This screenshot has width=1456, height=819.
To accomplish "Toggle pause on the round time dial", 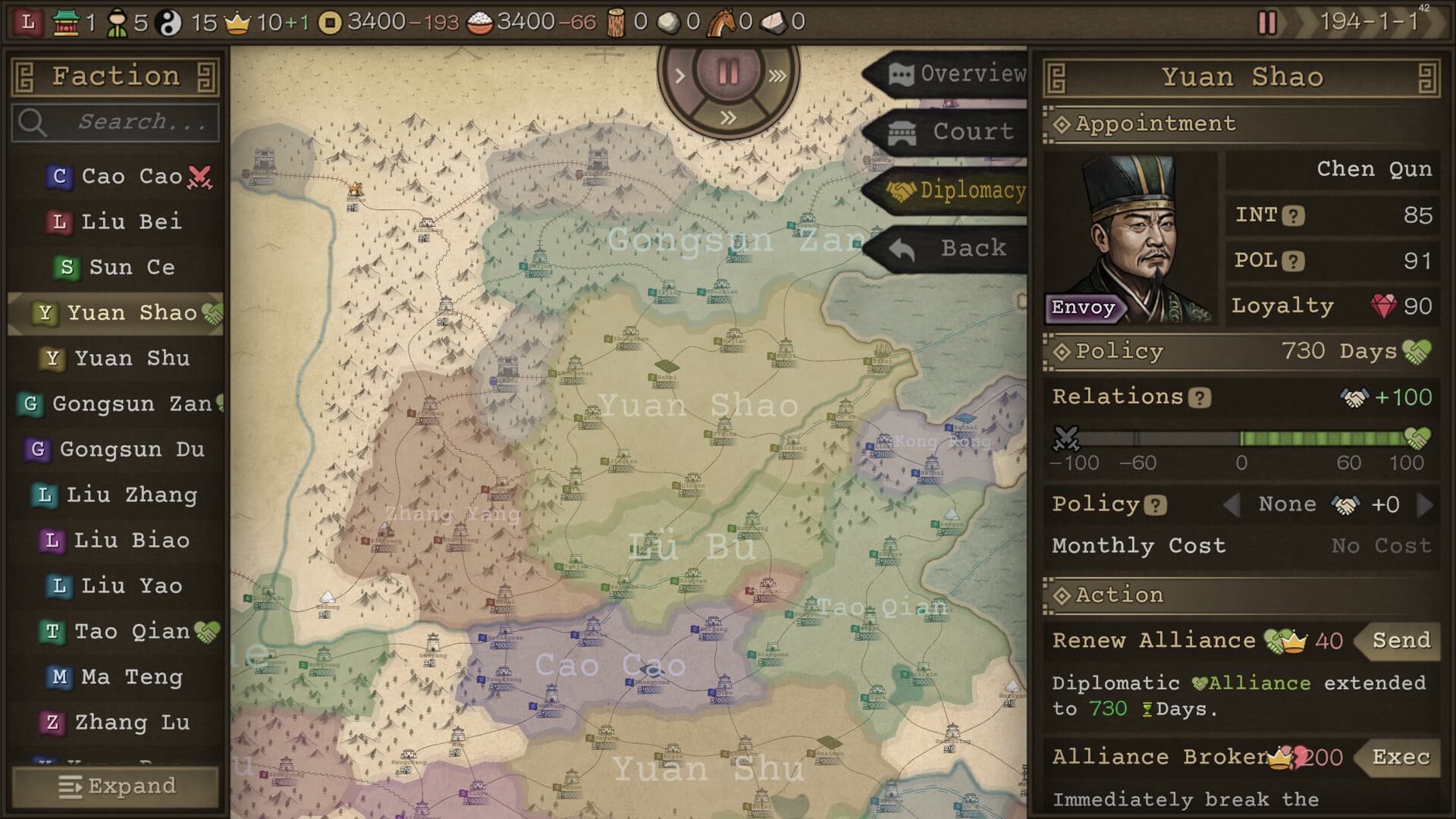I will (x=728, y=73).
